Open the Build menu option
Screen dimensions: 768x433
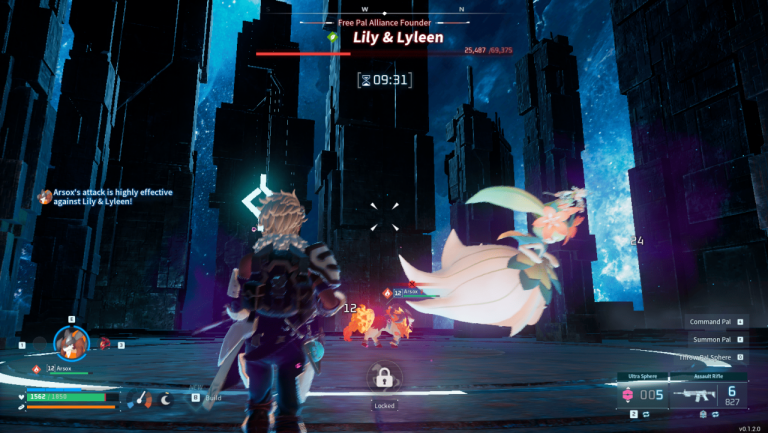point(209,397)
